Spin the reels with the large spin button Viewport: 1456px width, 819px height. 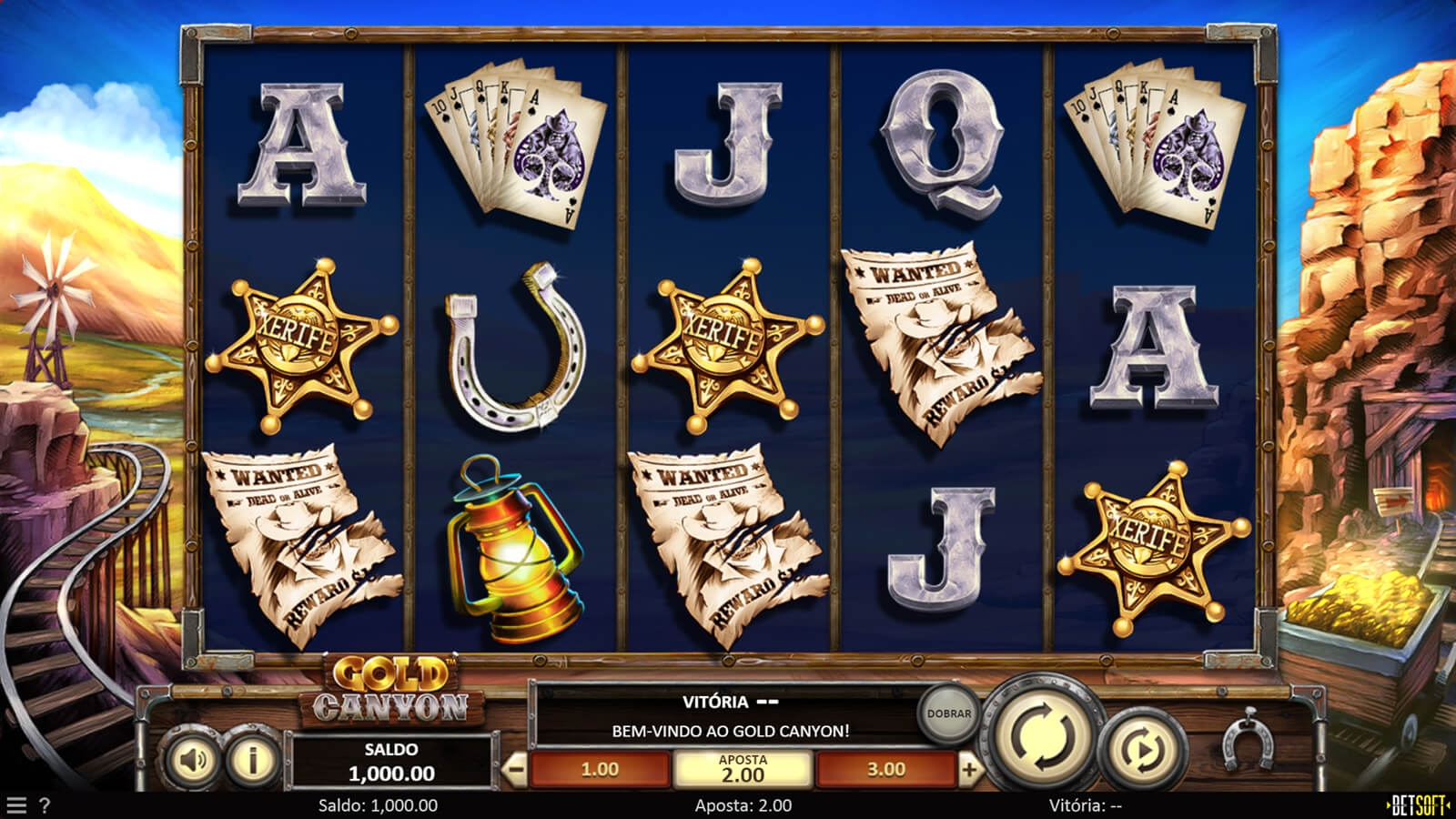coord(1045,733)
